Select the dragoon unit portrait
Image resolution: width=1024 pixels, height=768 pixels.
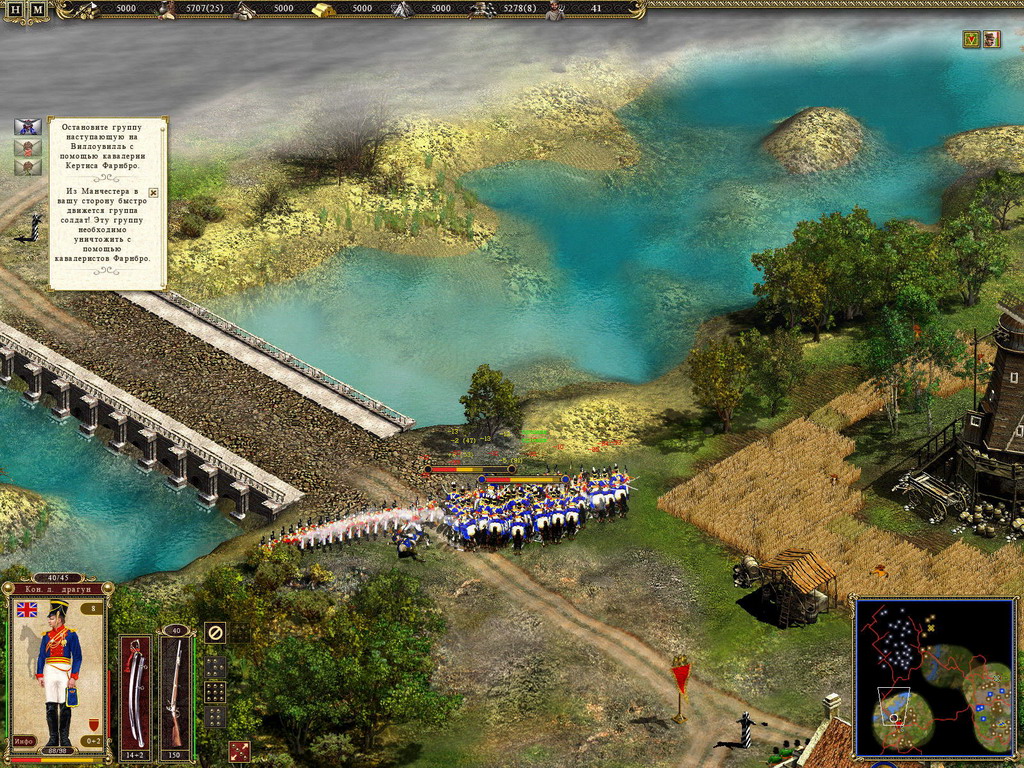(58, 670)
